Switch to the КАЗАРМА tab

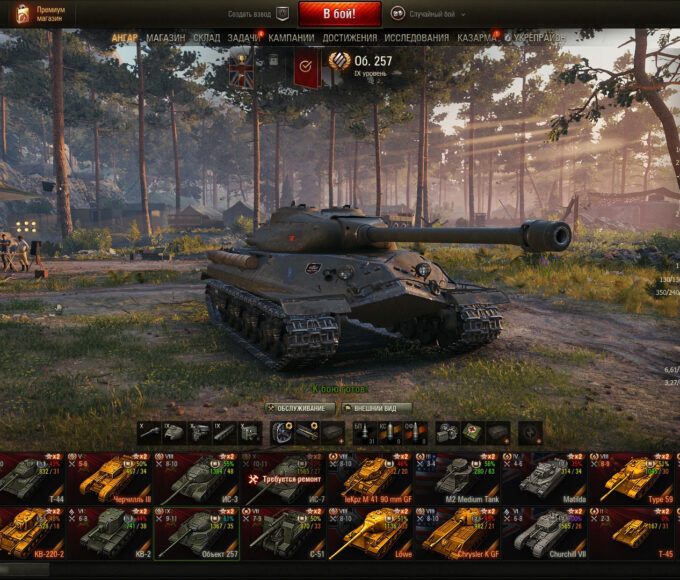pos(477,38)
